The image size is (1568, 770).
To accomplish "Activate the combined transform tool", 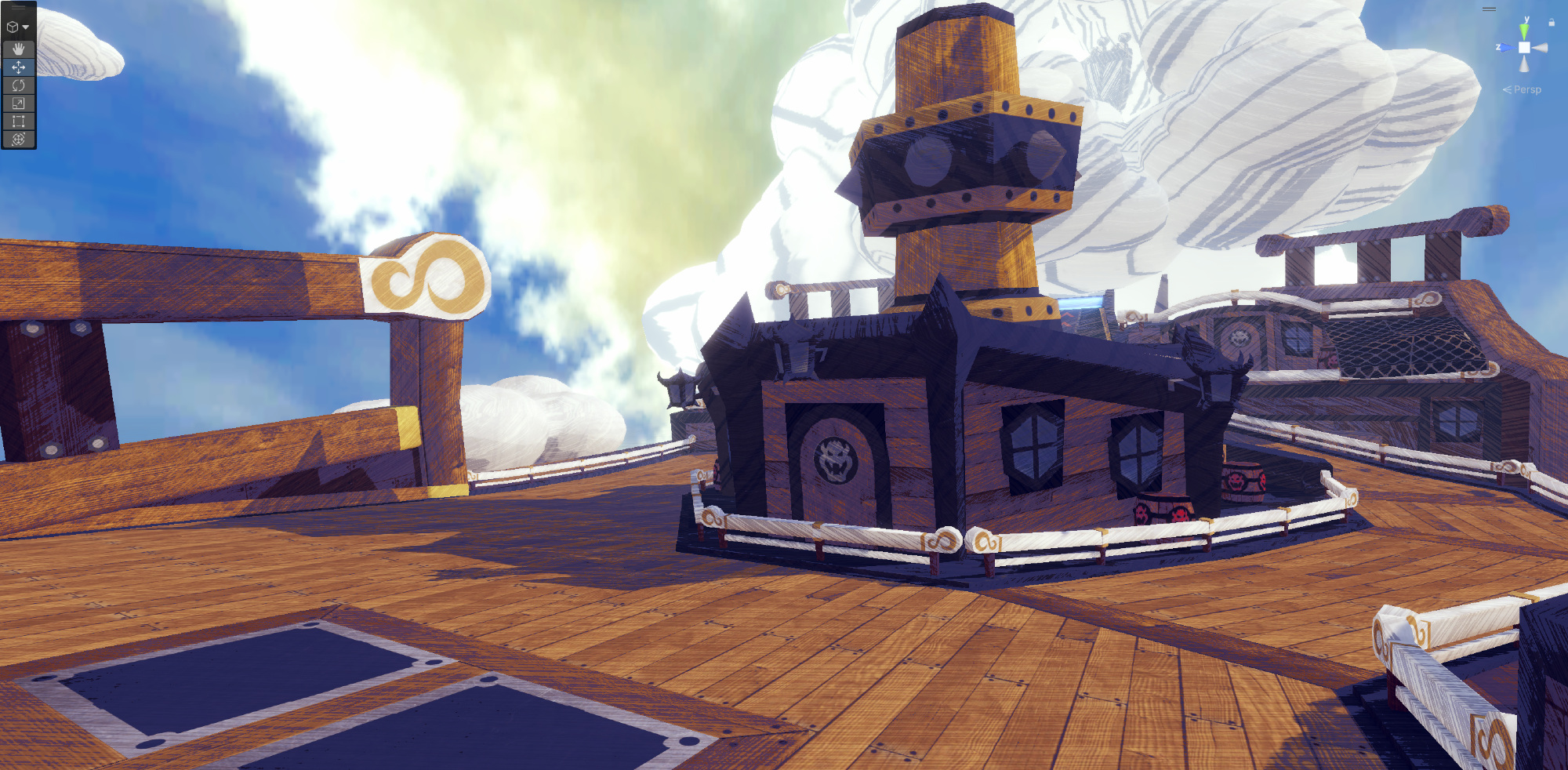I will point(18,140).
